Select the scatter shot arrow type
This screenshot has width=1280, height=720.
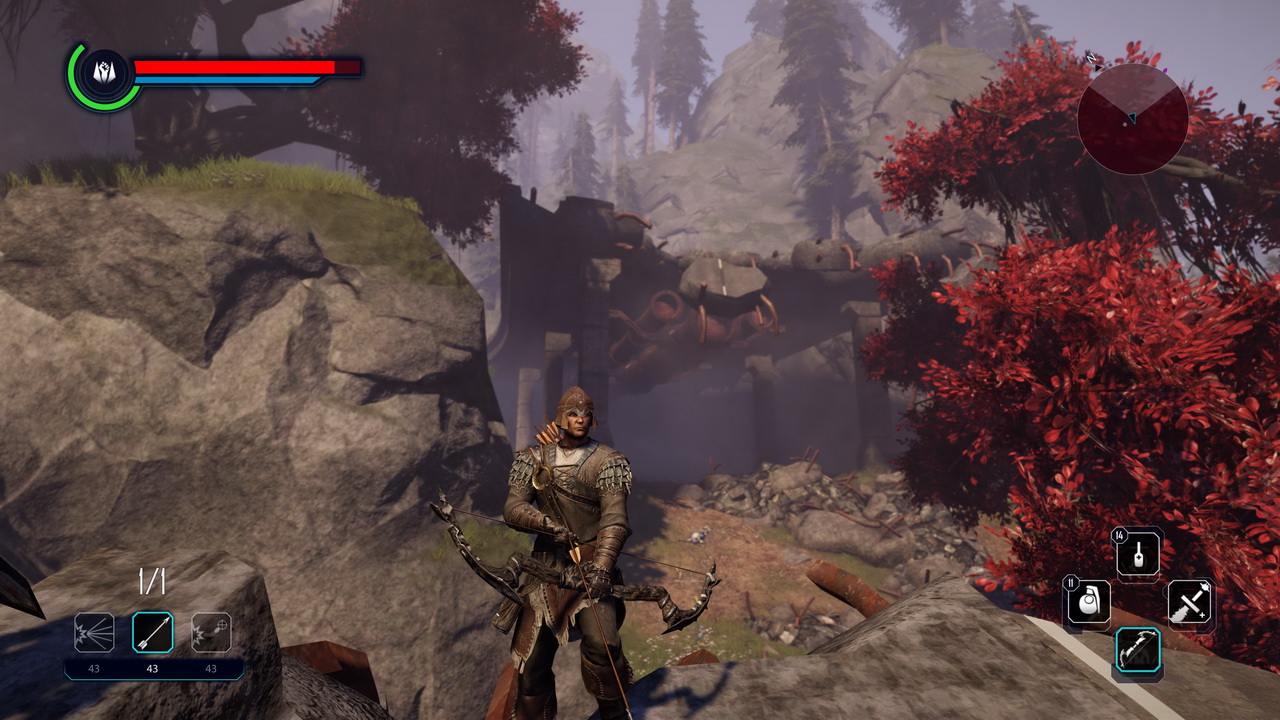click(x=94, y=633)
